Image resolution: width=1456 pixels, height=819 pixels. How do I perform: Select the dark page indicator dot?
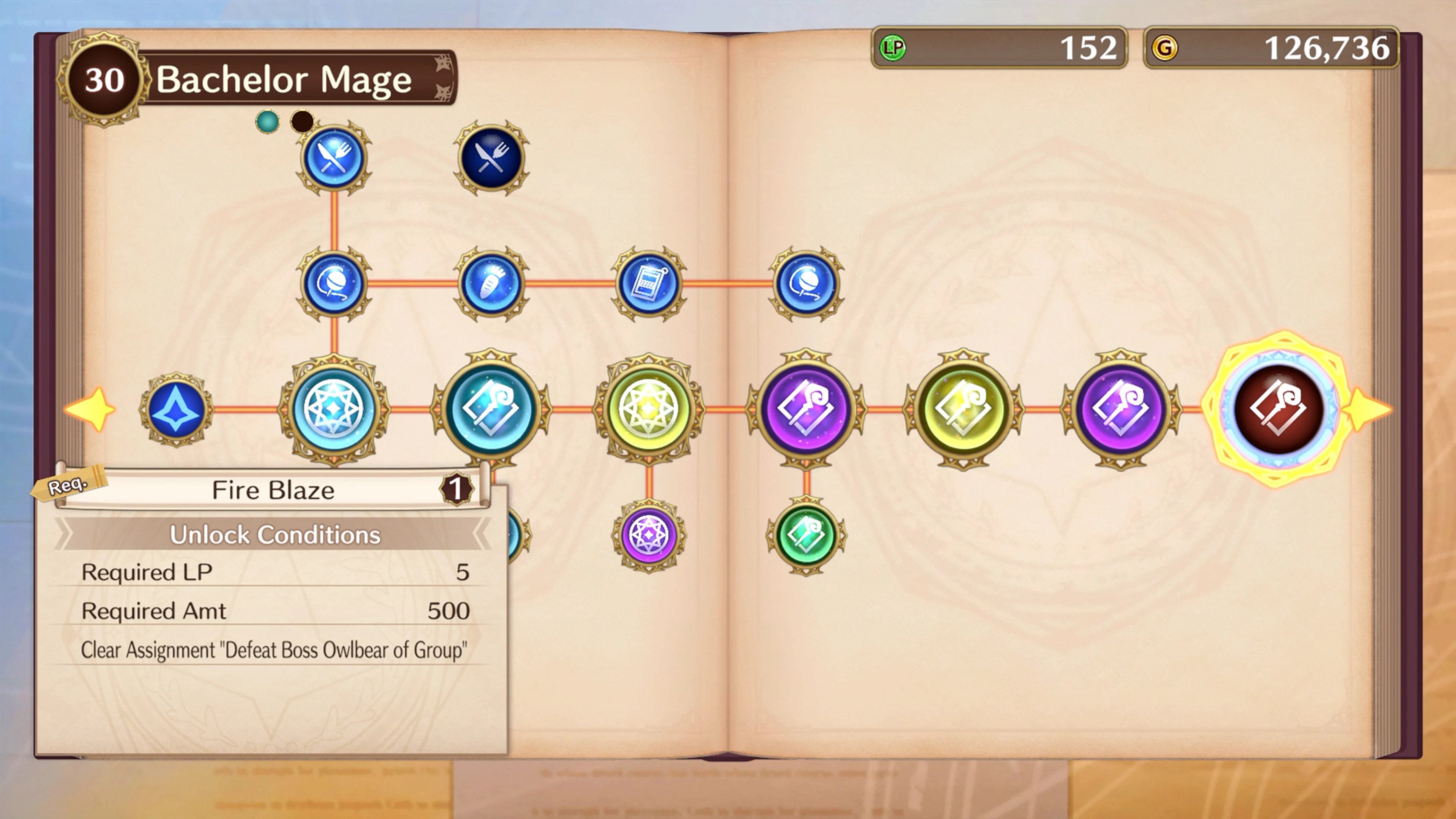tap(303, 121)
